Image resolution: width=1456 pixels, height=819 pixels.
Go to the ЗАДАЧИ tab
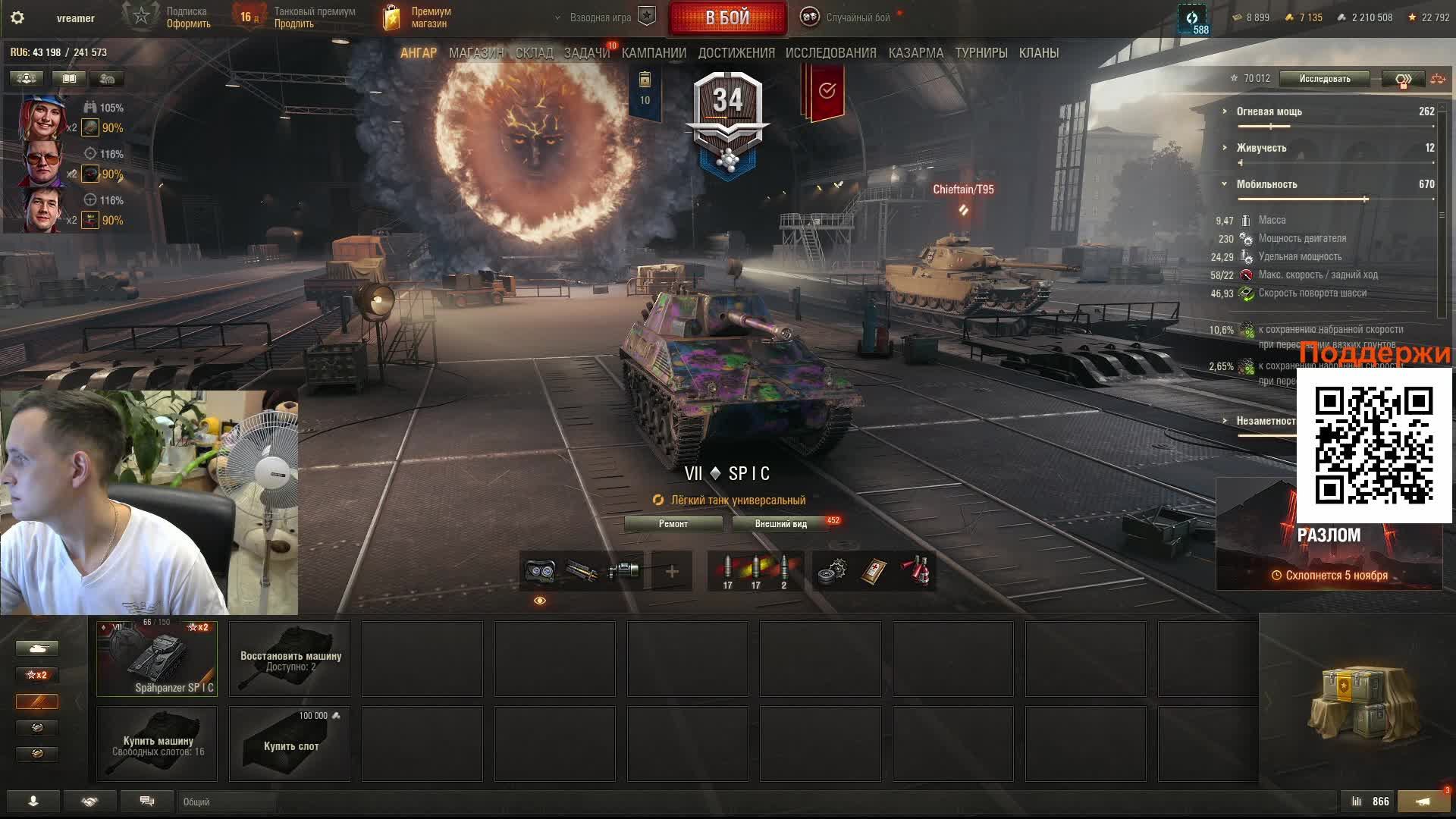[586, 53]
